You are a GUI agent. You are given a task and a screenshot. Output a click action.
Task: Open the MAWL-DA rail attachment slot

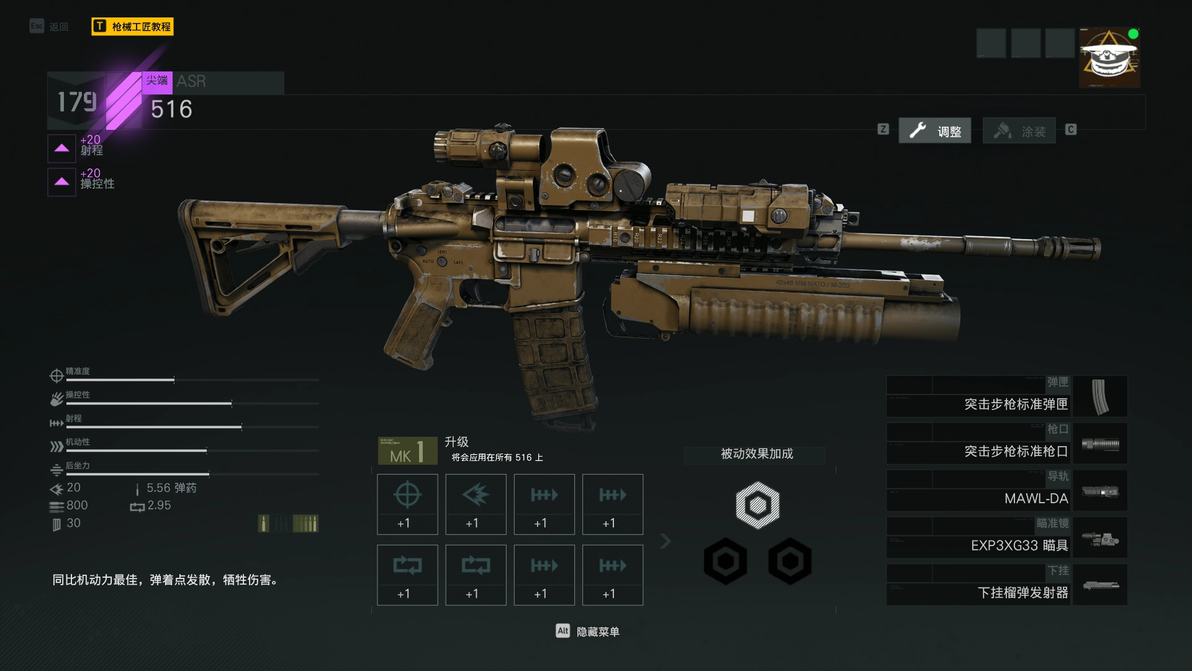(1006, 491)
